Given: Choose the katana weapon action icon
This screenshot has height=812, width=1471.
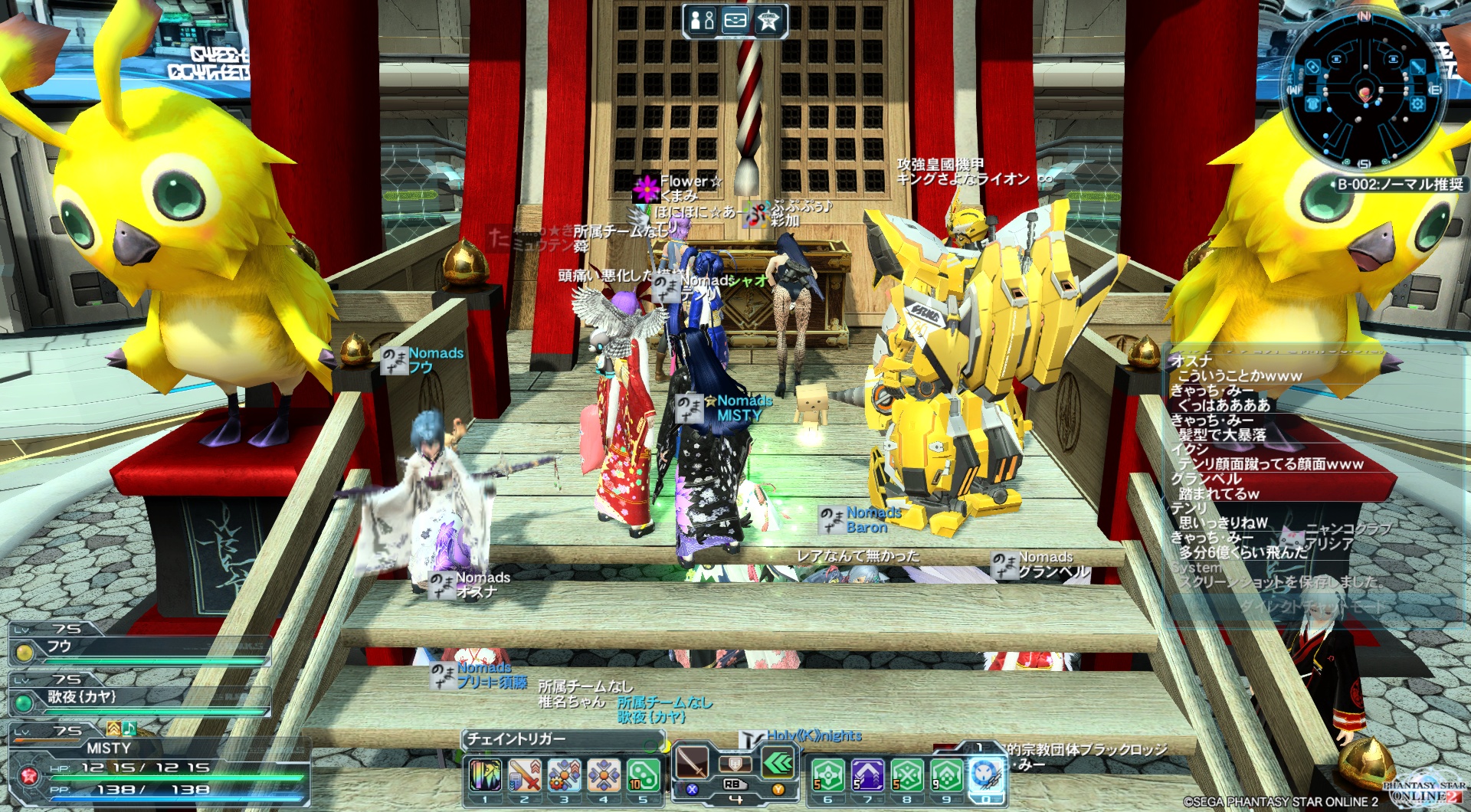Looking at the screenshot, I should click(693, 763).
